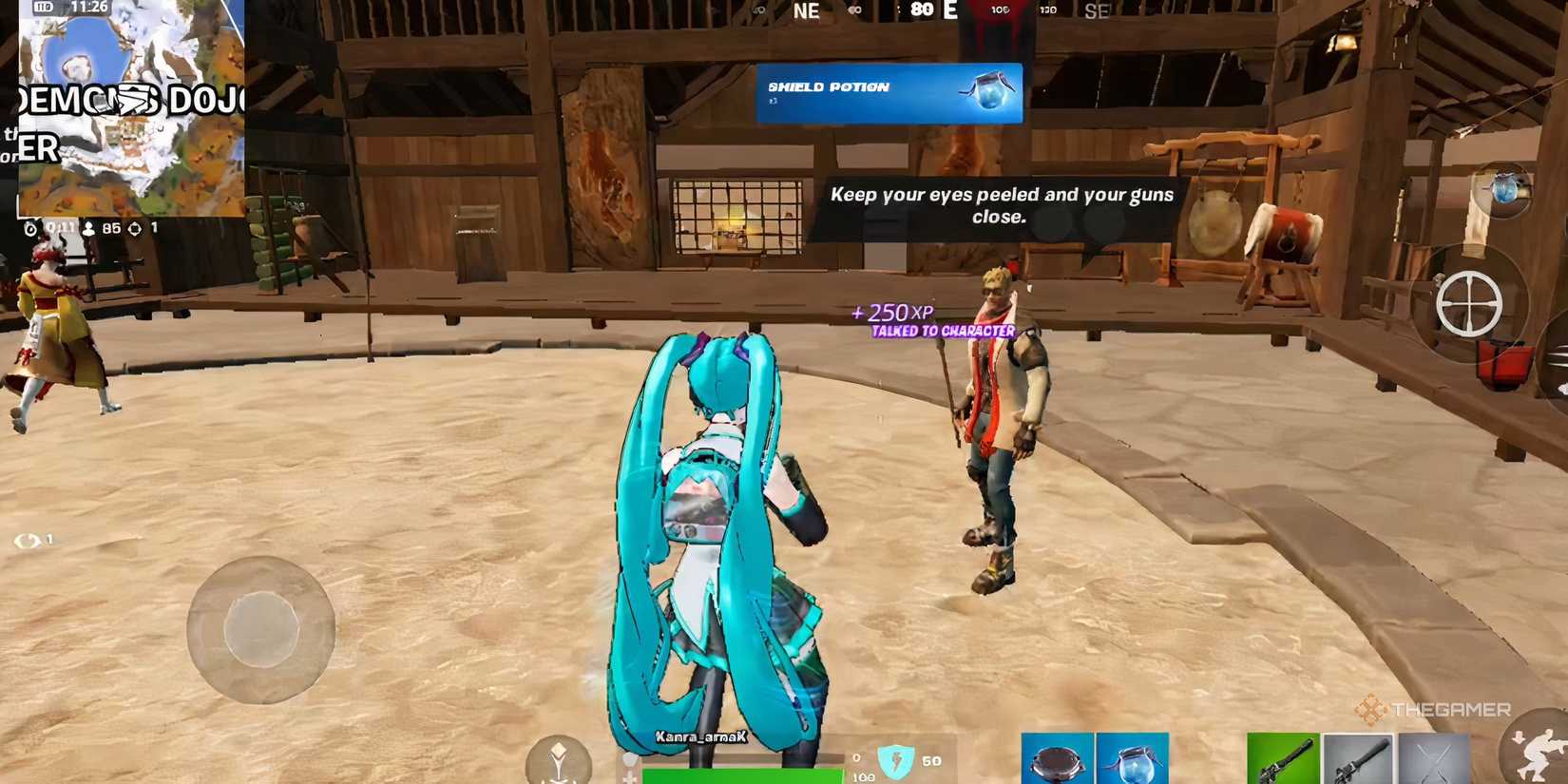This screenshot has height=784, width=1568.
Task: Click the eliminations diamond icon showing 1
Action: point(135,229)
